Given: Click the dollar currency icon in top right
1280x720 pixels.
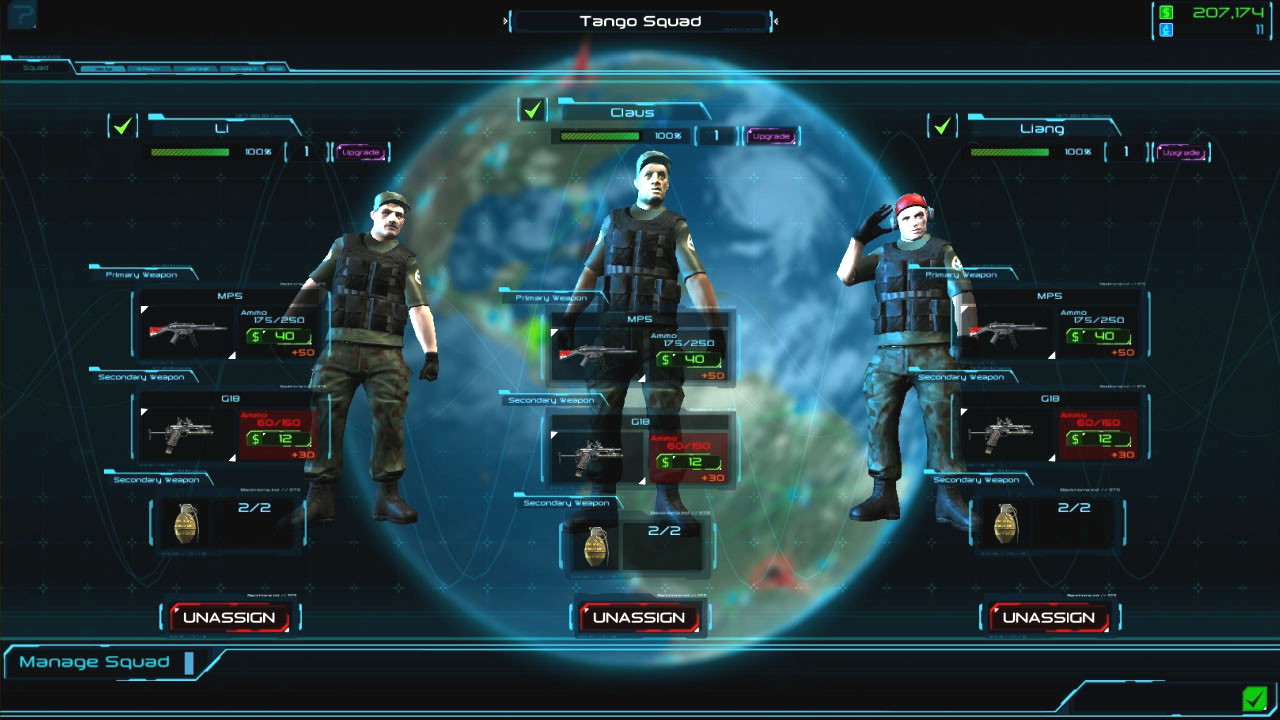Looking at the screenshot, I should coord(1166,13).
